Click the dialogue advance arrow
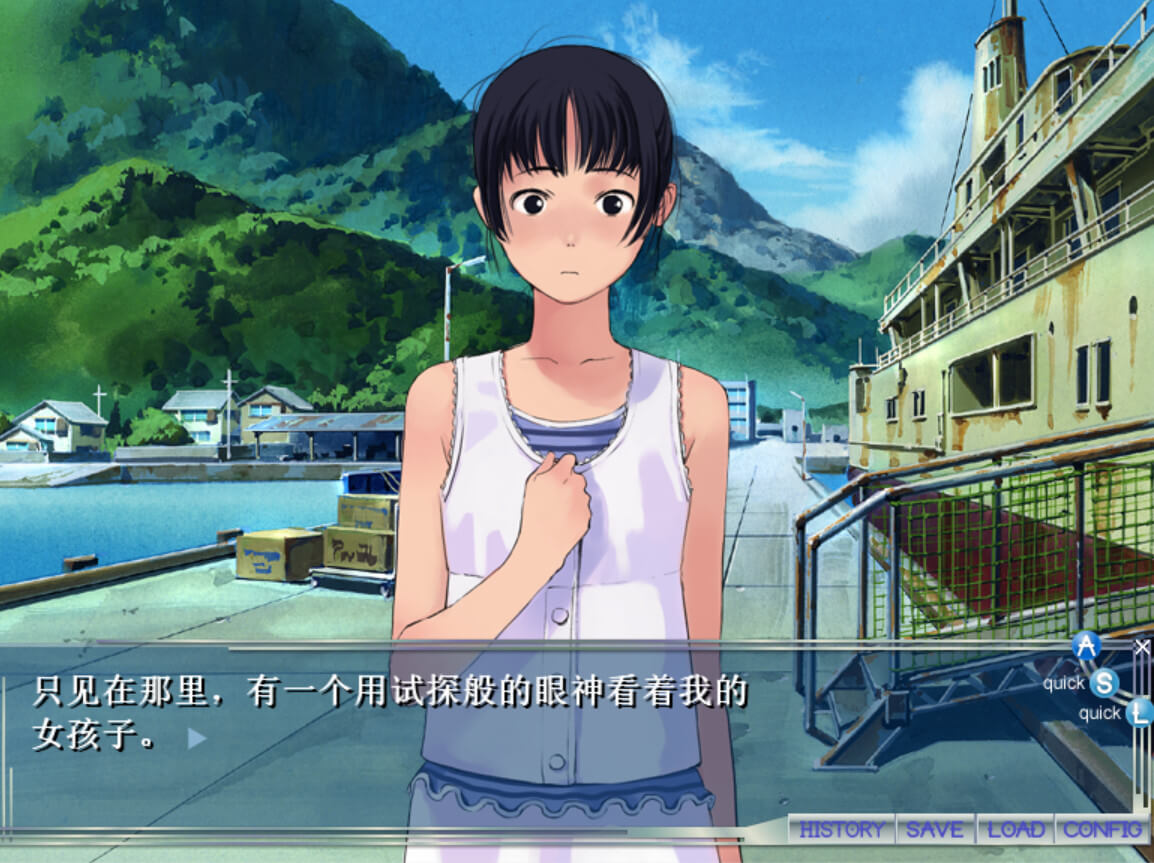 pyautogui.click(x=197, y=739)
